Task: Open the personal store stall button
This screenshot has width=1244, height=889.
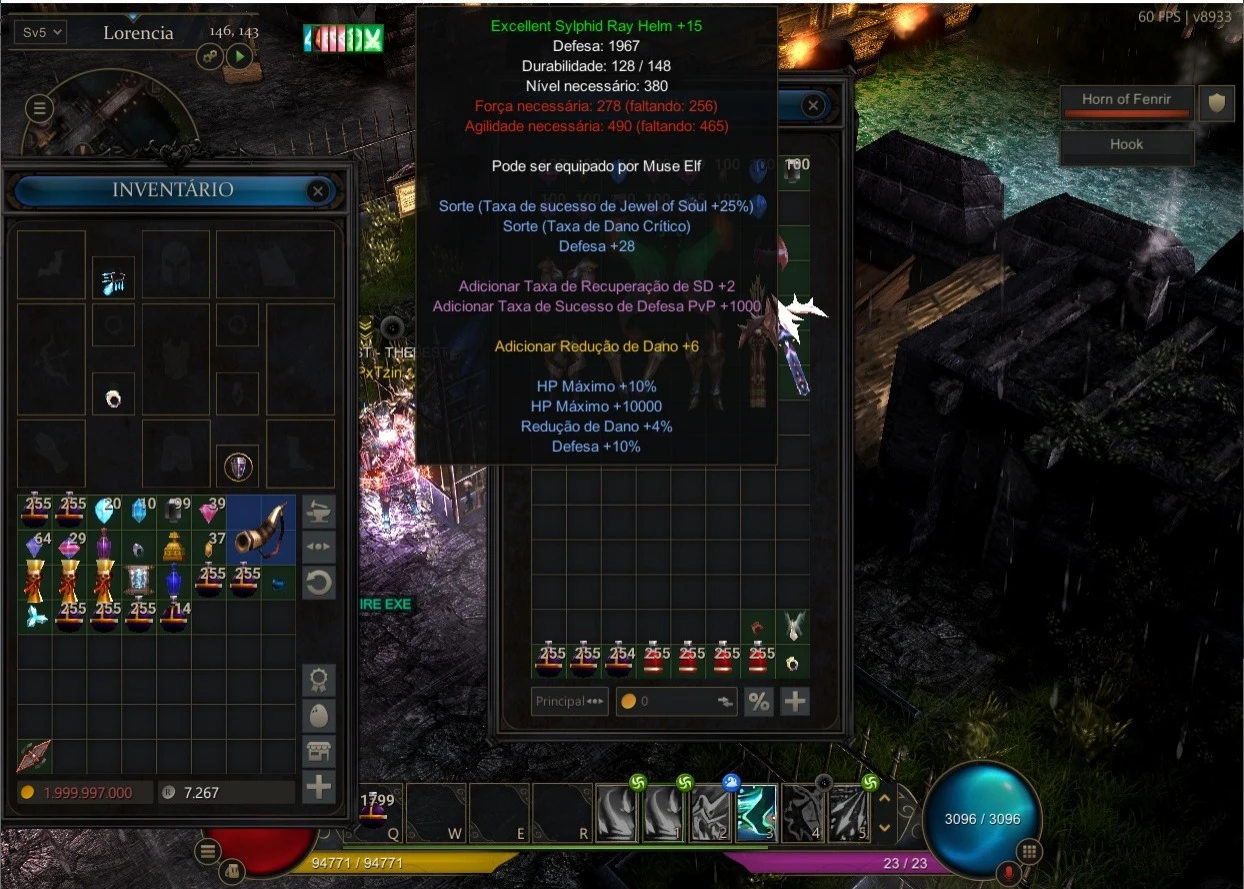Action: point(319,752)
